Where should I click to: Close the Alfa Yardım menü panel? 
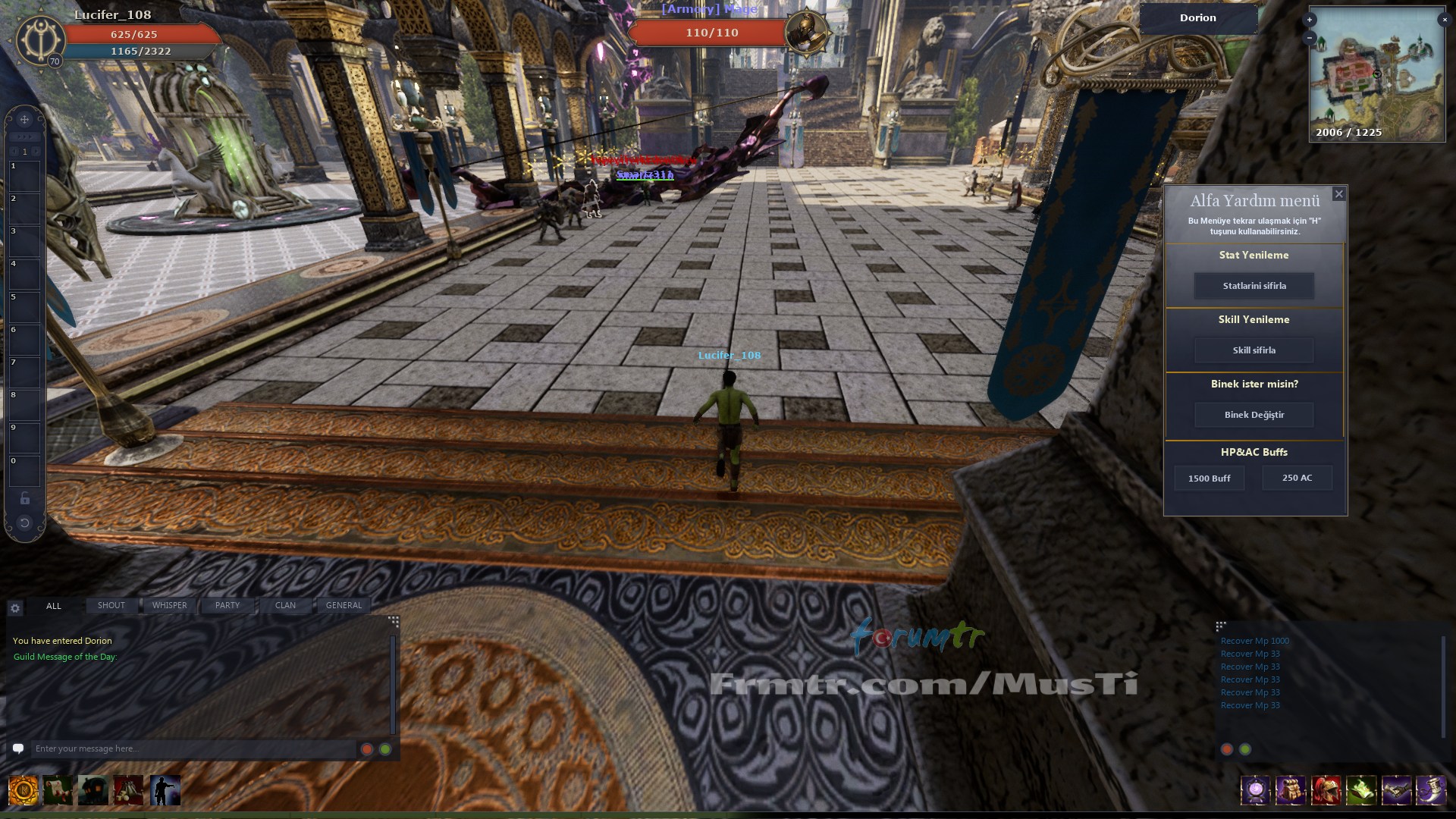[x=1338, y=194]
